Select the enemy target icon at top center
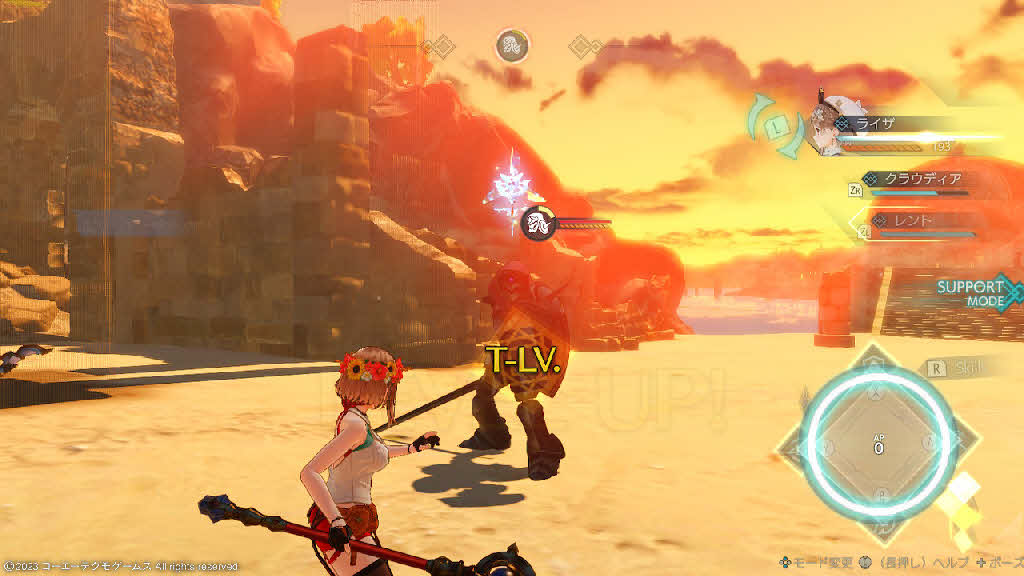 pos(512,45)
